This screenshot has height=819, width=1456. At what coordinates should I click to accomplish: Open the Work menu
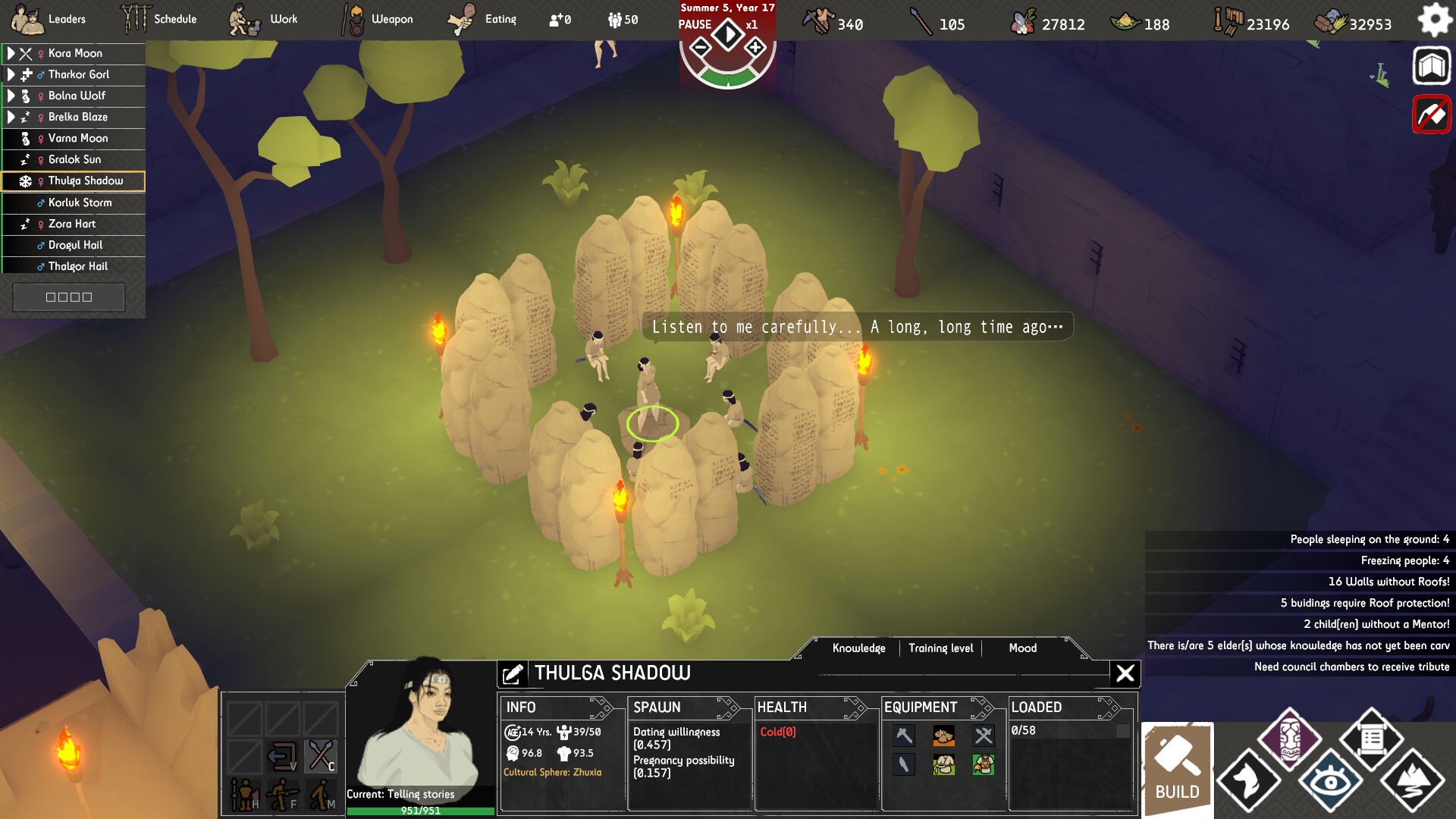pyautogui.click(x=264, y=19)
